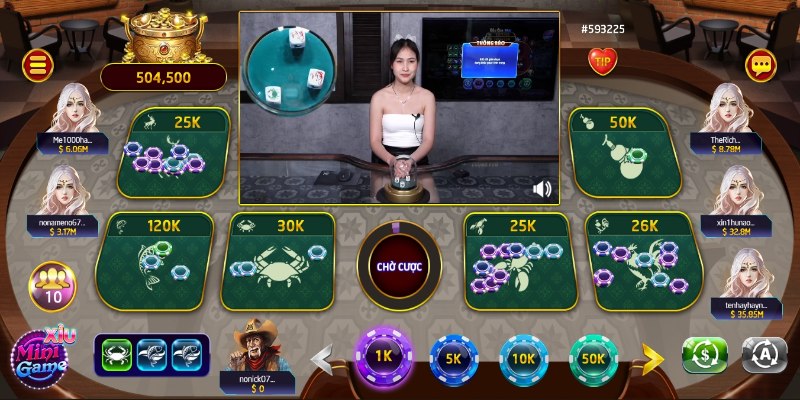Viewport: 800px width, 400px height.
Task: Select the 50K chip
Action: click(x=593, y=357)
